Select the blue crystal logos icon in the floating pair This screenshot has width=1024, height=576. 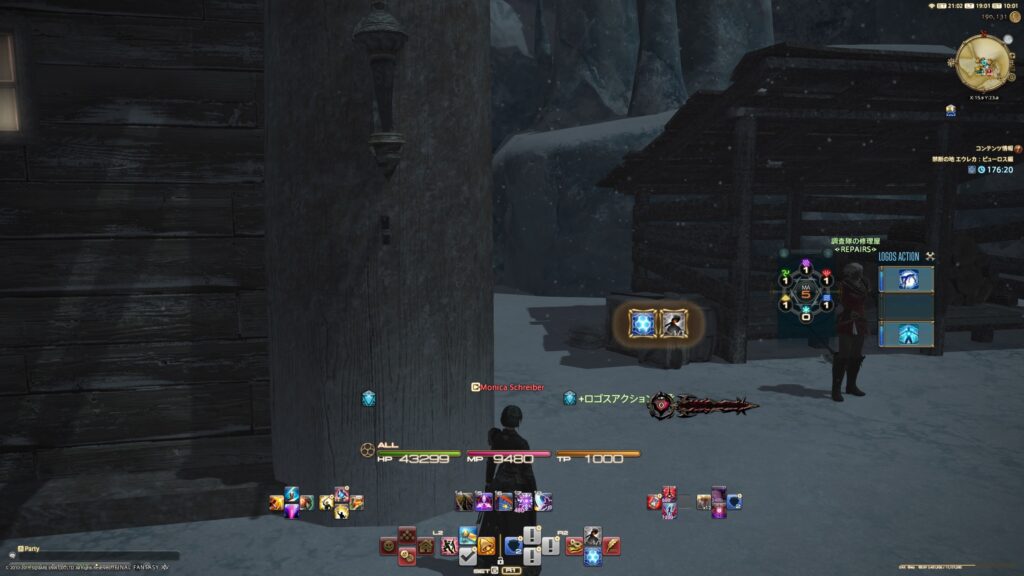(642, 323)
